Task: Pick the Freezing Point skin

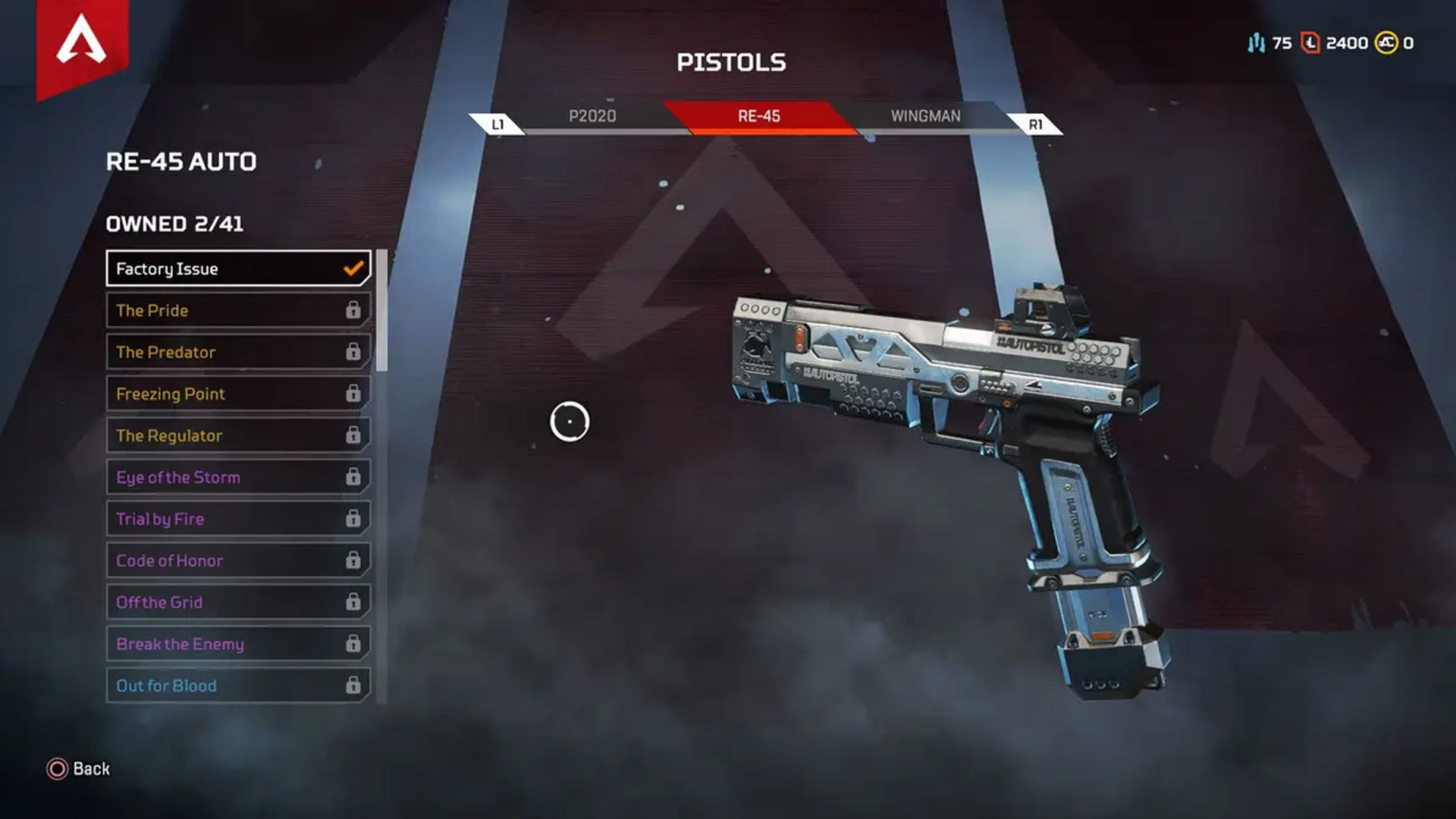Action: click(x=238, y=394)
